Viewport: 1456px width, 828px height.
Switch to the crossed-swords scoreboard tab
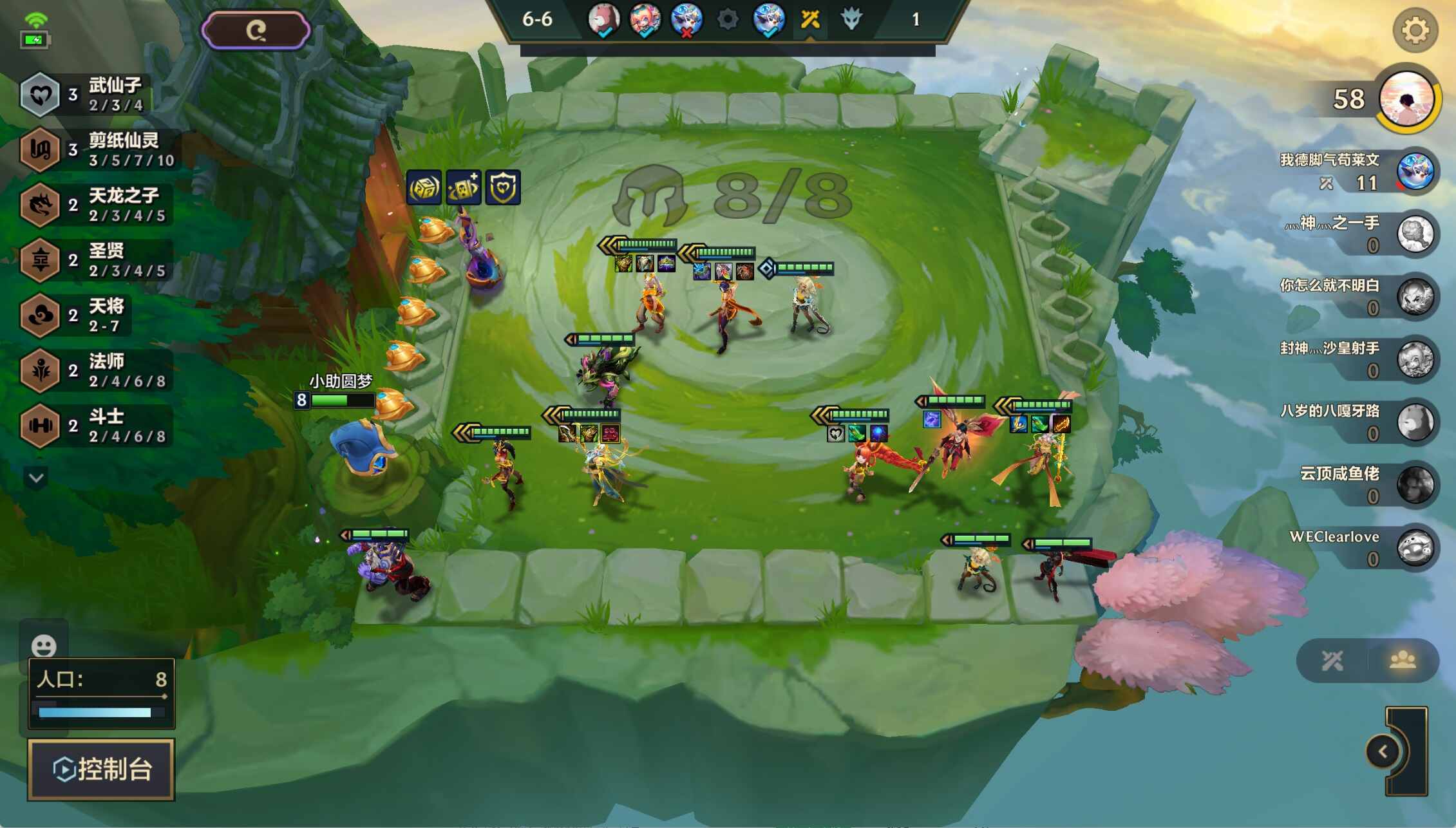point(1332,660)
